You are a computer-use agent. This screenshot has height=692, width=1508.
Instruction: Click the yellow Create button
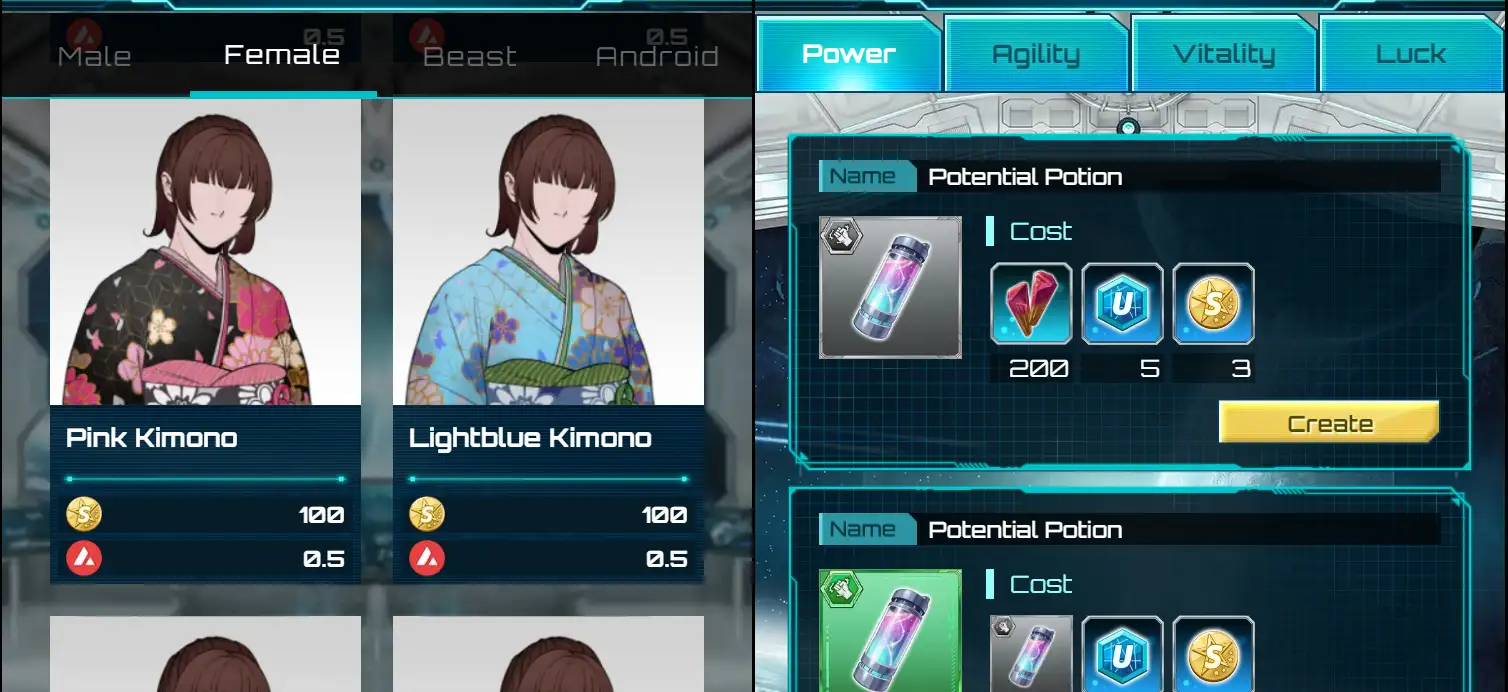[x=1329, y=423]
